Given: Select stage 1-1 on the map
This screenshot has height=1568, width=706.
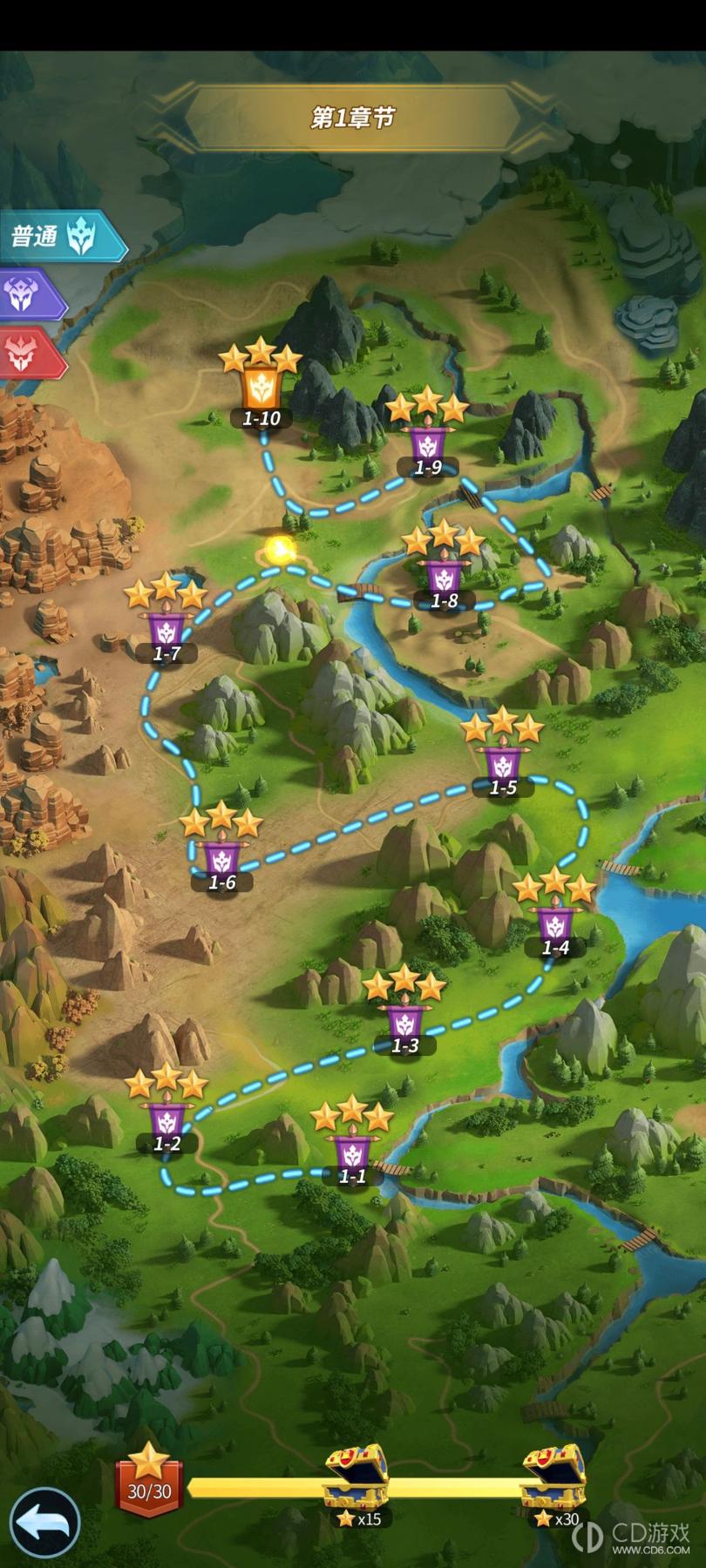Looking at the screenshot, I should 352,1155.
